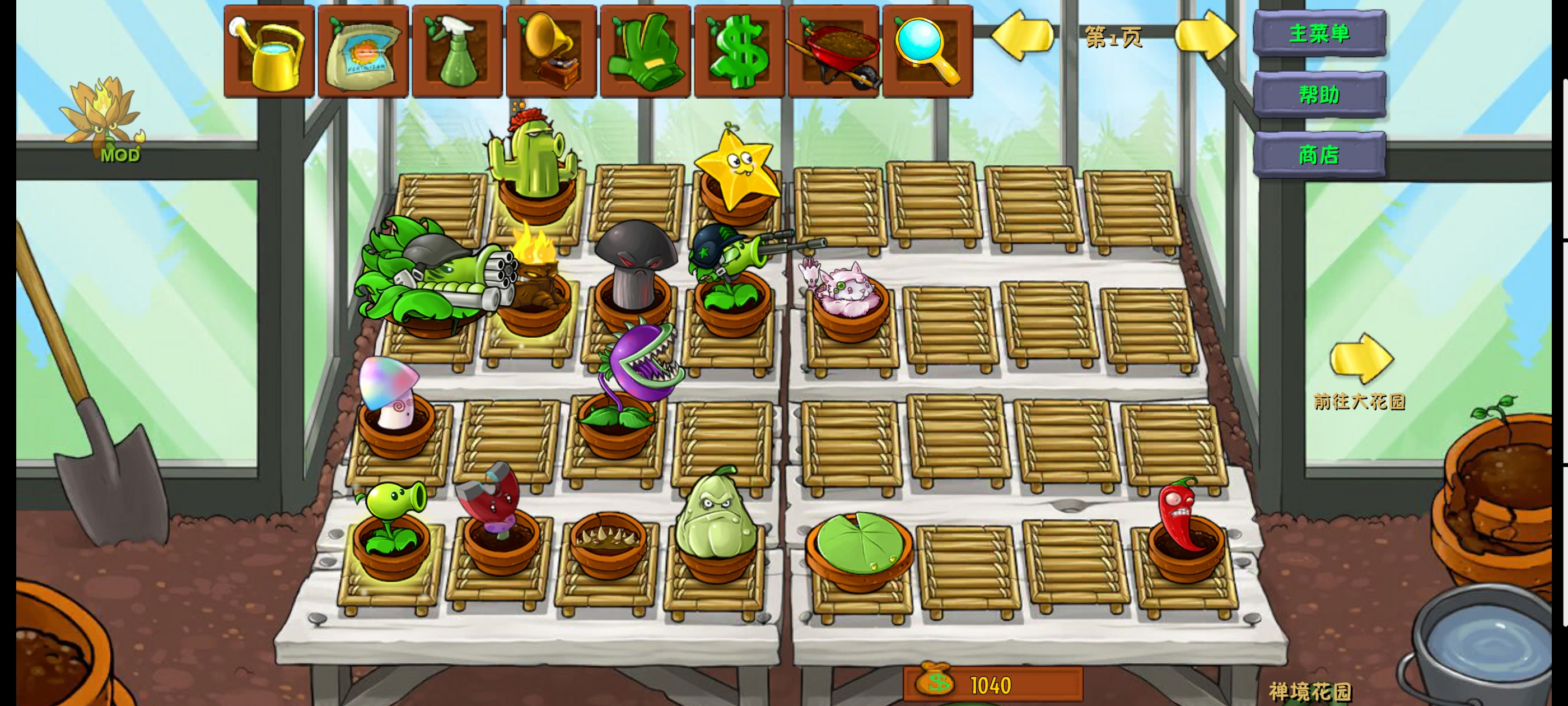Activate the dollar sign sell tool
1568x706 pixels.
(740, 52)
